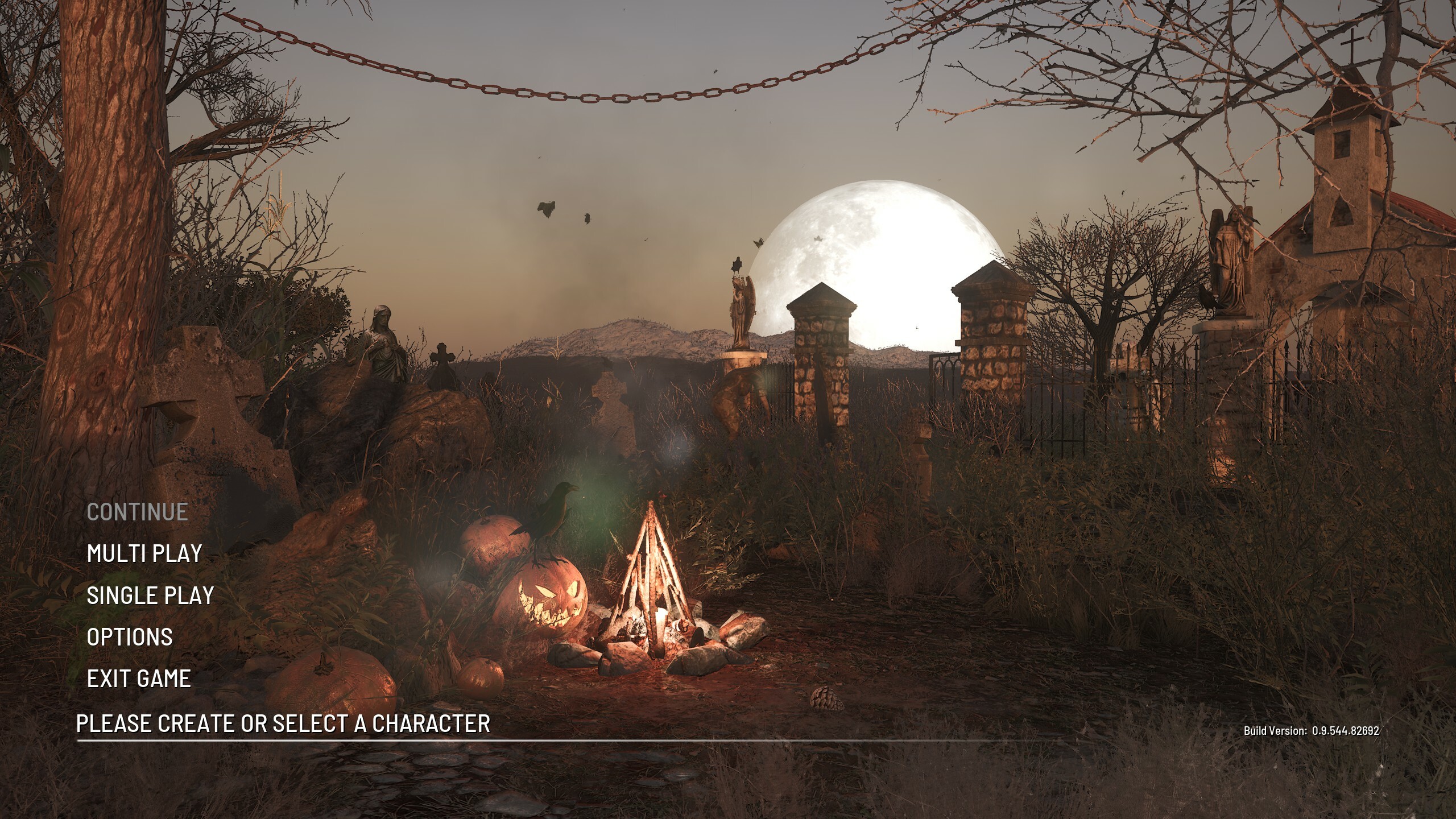Select Single Play mode

tap(150, 595)
